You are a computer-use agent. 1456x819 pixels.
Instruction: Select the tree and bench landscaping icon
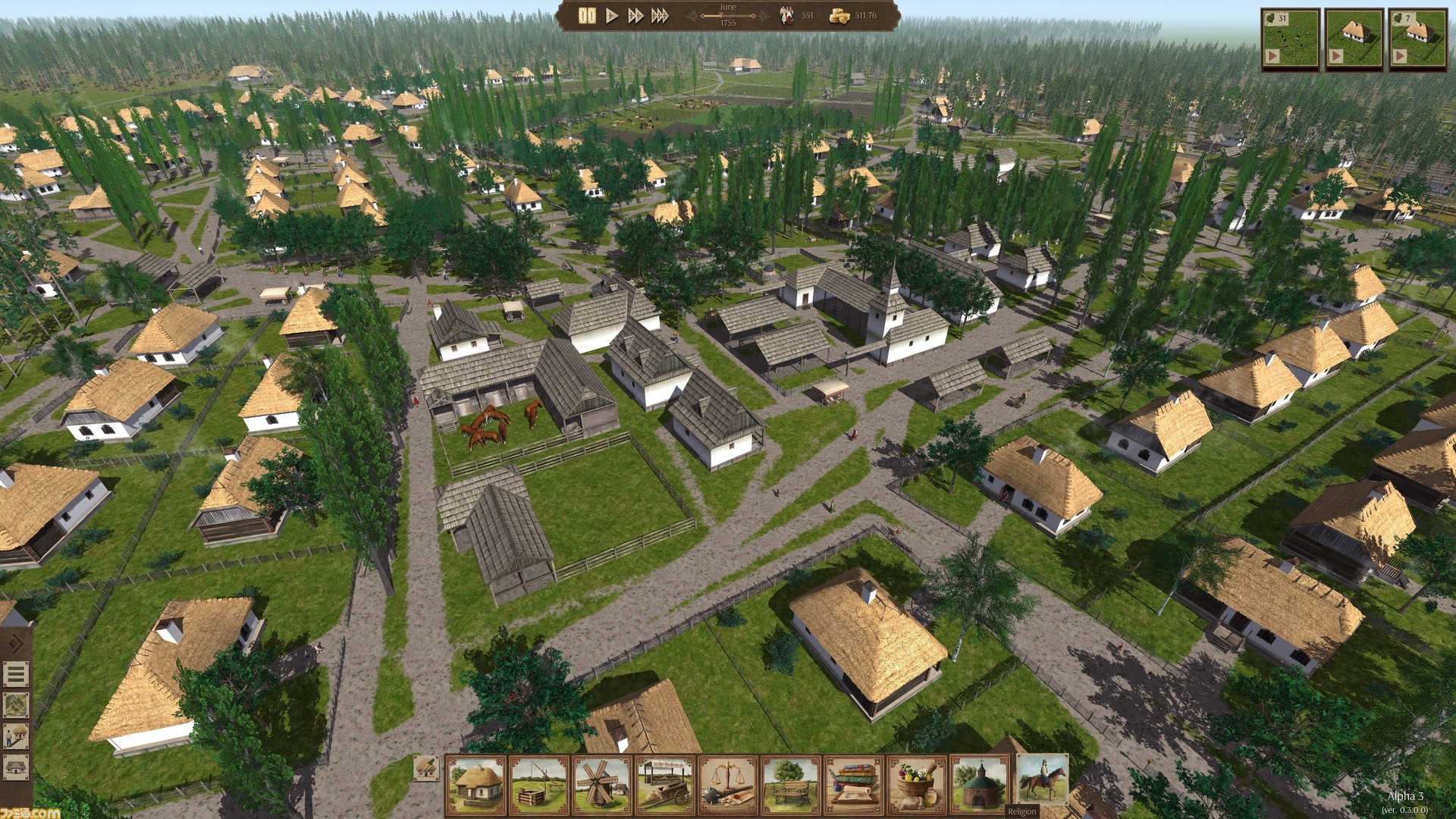pos(790,785)
